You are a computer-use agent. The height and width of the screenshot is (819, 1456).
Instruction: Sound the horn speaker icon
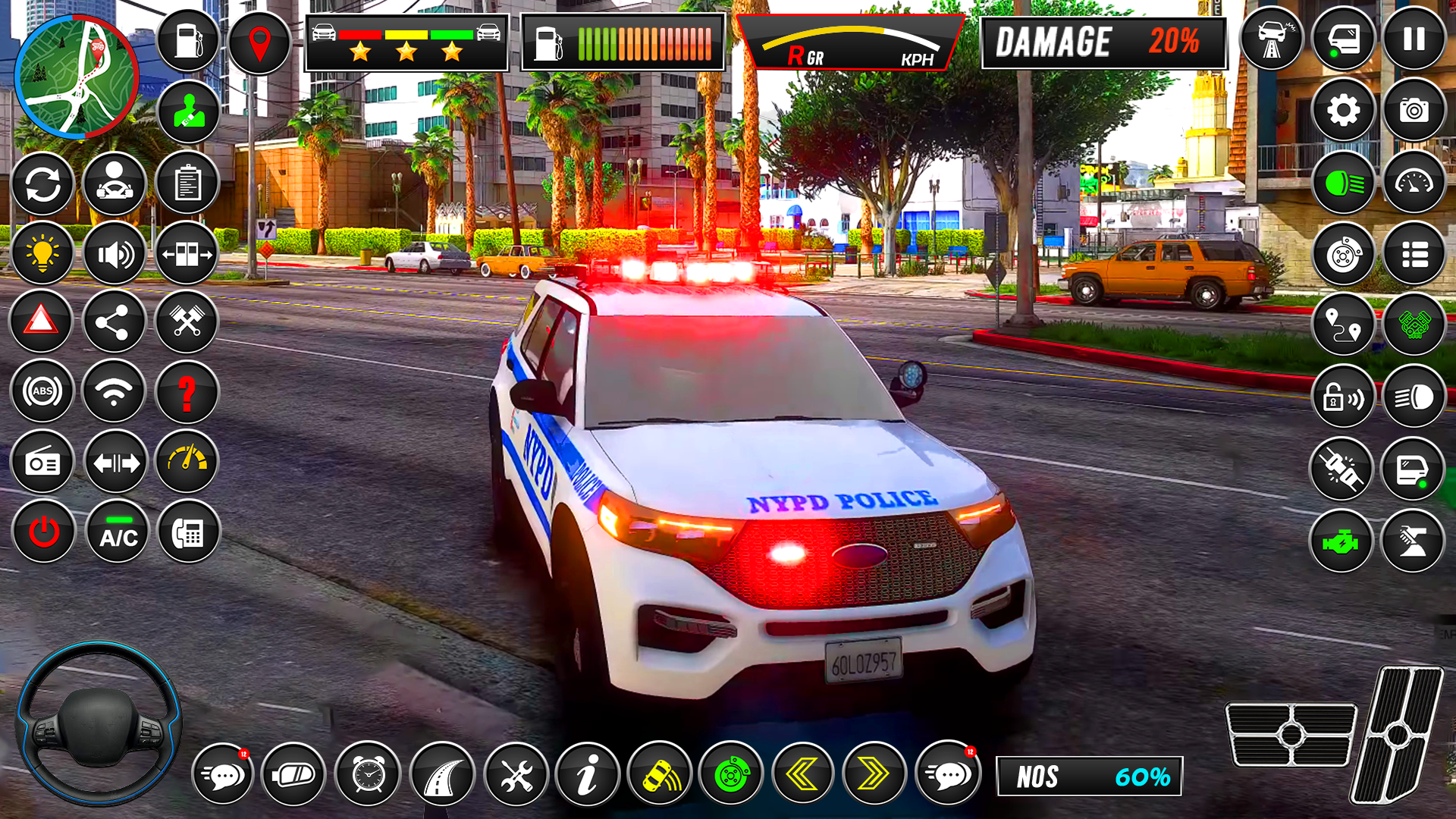point(115,254)
